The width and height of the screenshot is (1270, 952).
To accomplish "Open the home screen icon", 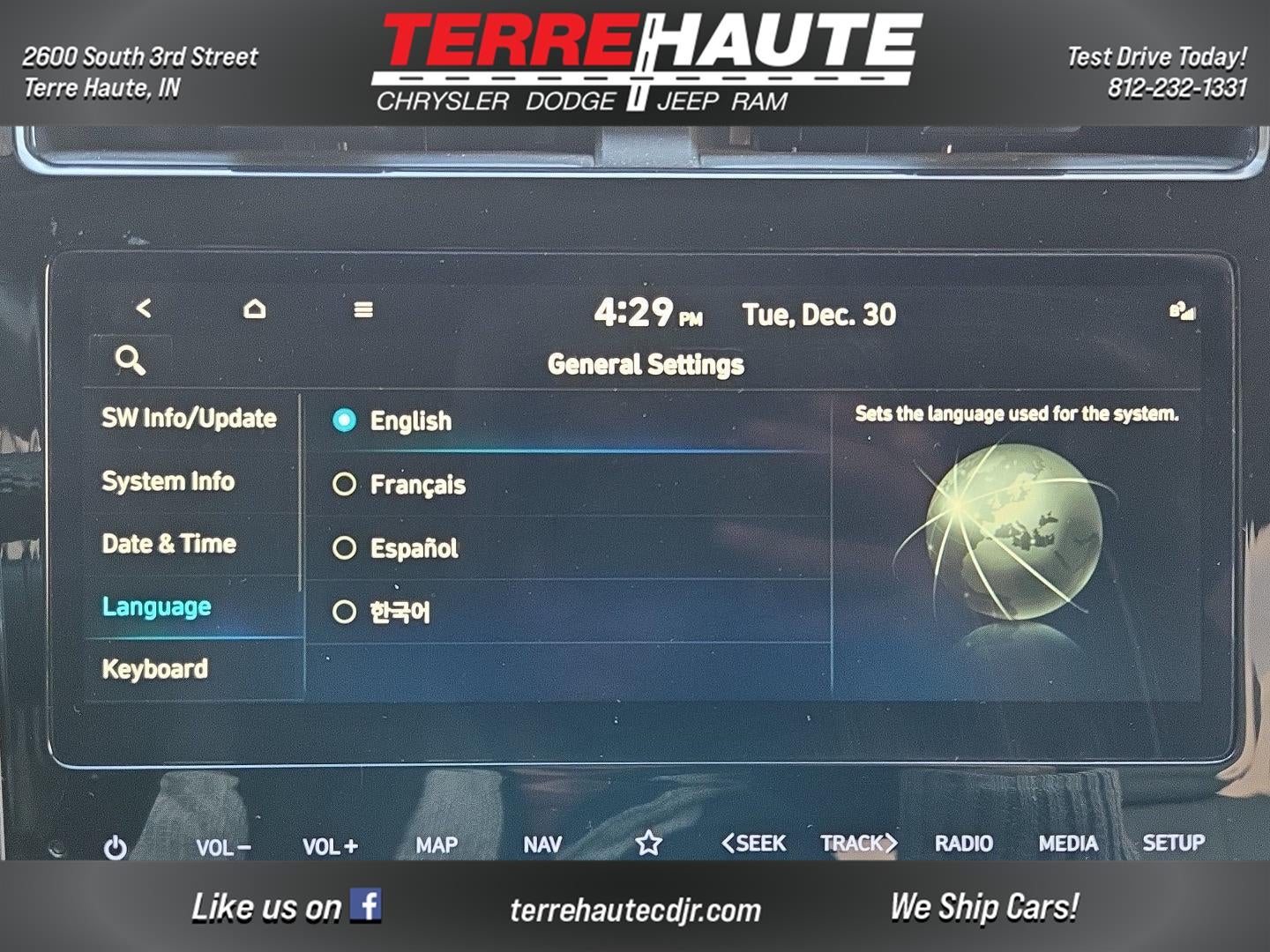I will (254, 309).
